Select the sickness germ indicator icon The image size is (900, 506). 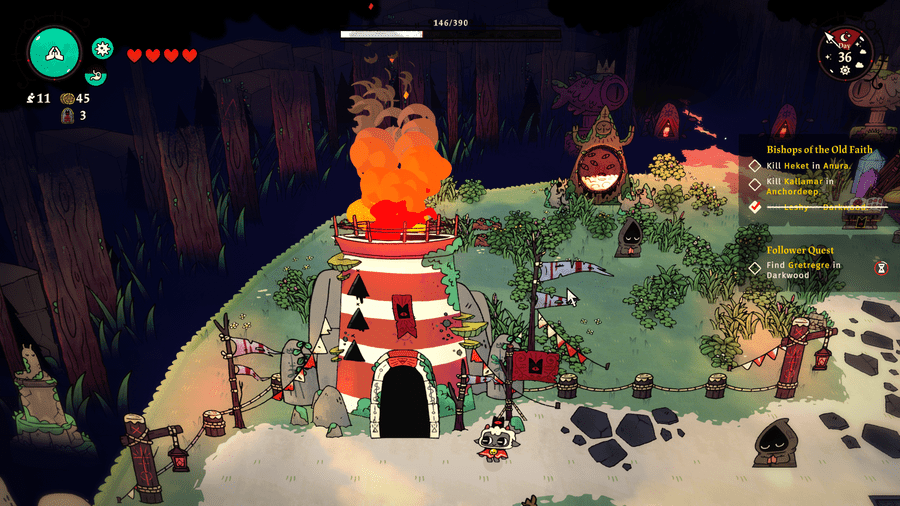102,47
